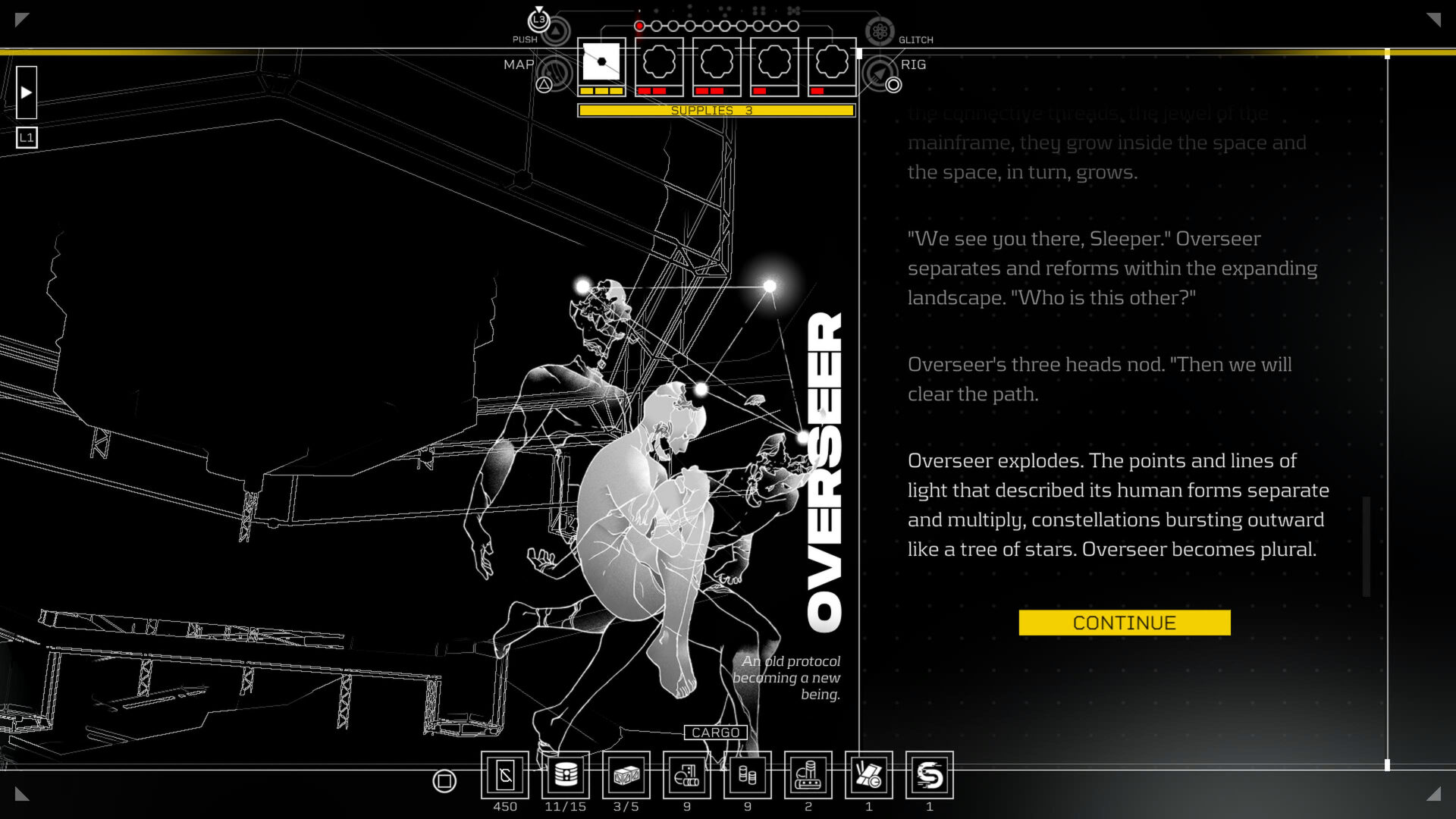Click the dialogue text scrollbar
Viewport: 1456px width, 819px height.
(x=1367, y=546)
